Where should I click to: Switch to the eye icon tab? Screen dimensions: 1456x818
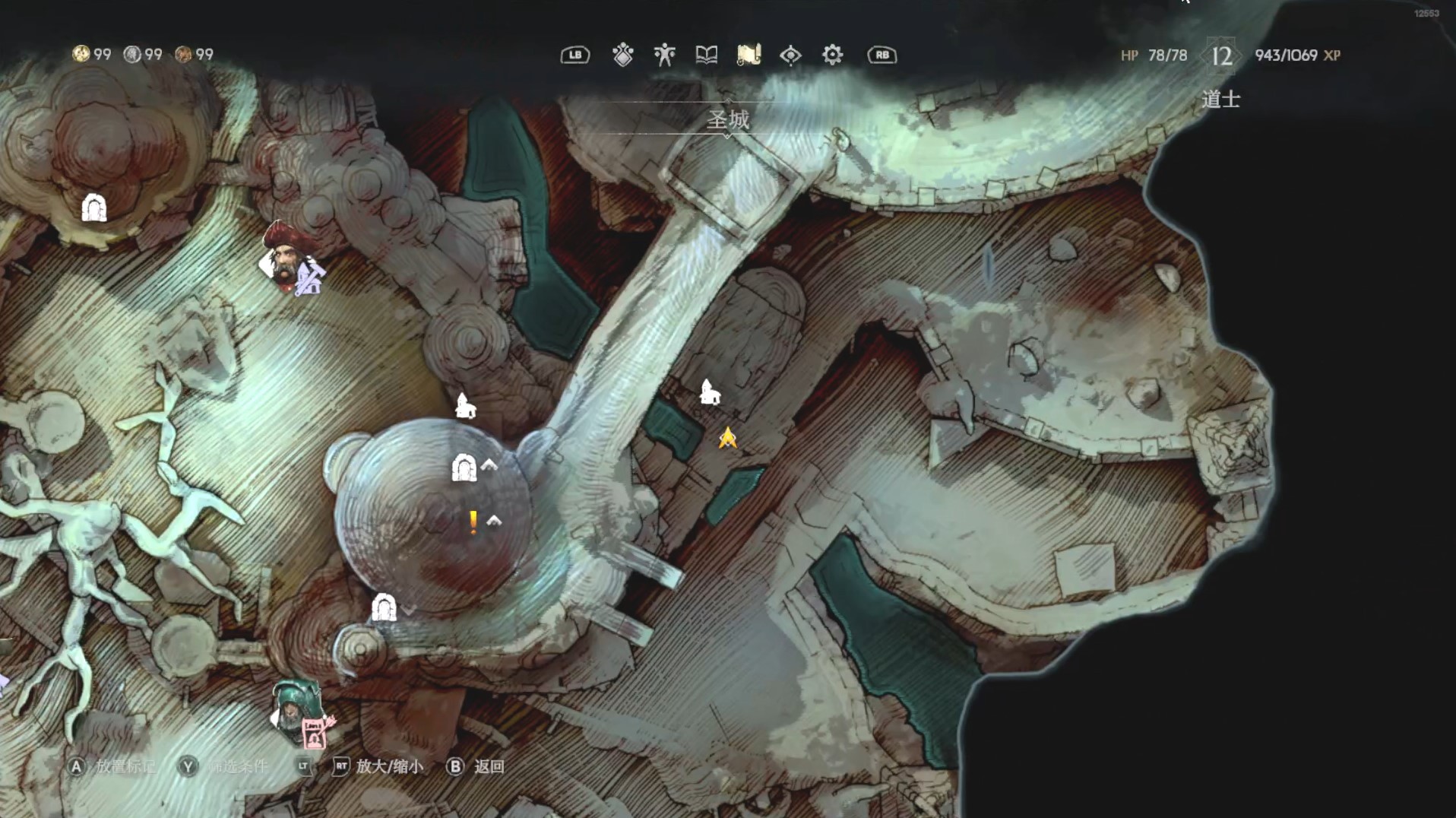click(790, 55)
